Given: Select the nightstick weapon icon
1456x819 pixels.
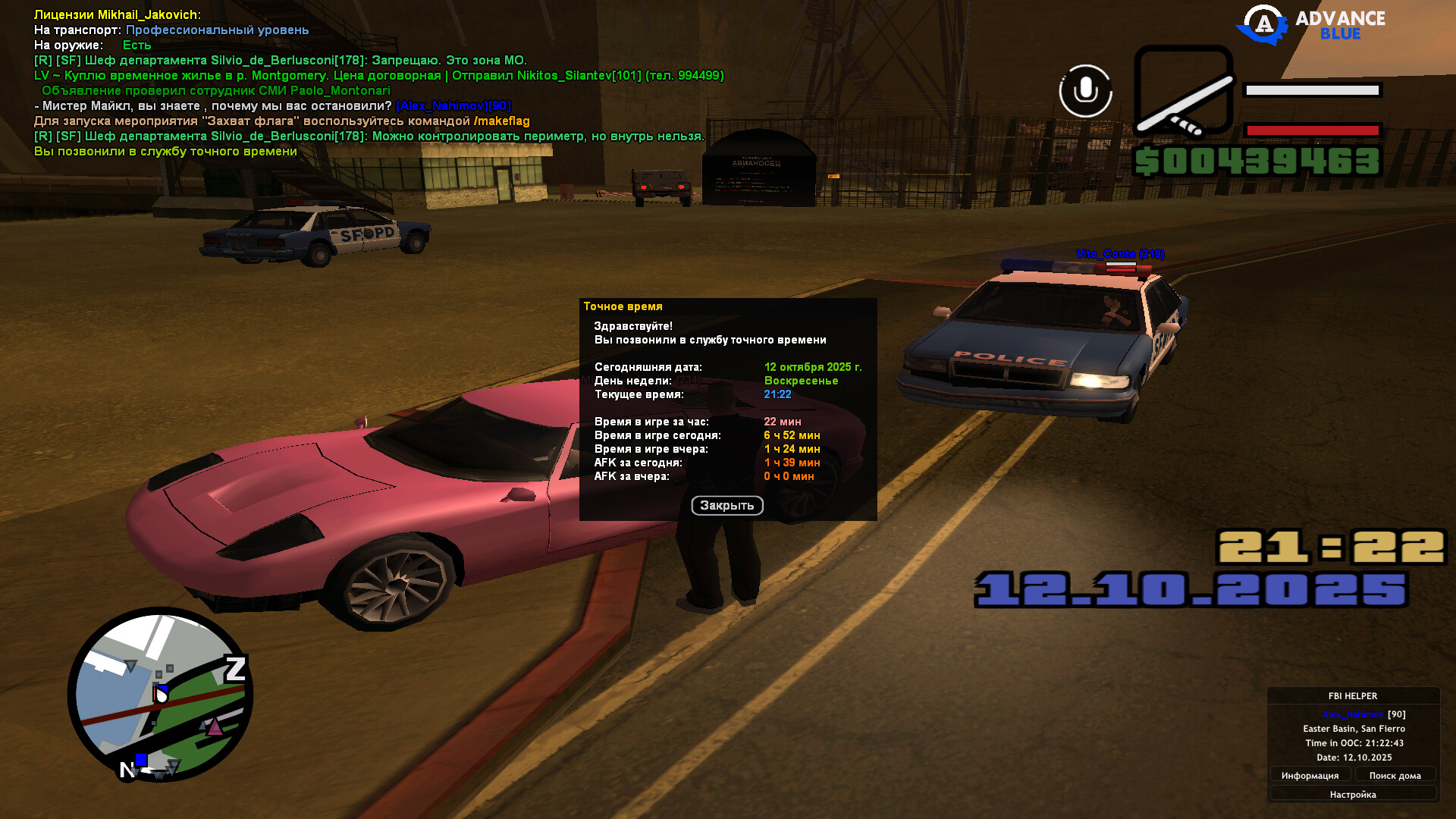Looking at the screenshot, I should (1183, 91).
